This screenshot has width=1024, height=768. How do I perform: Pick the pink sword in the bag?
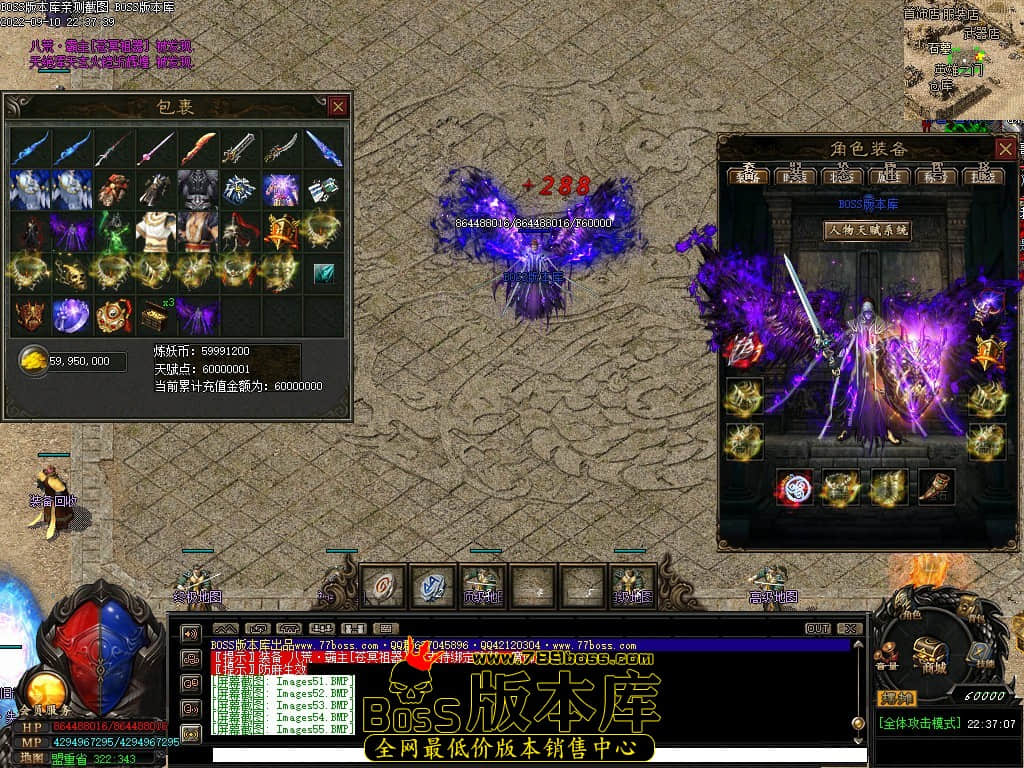[155, 148]
